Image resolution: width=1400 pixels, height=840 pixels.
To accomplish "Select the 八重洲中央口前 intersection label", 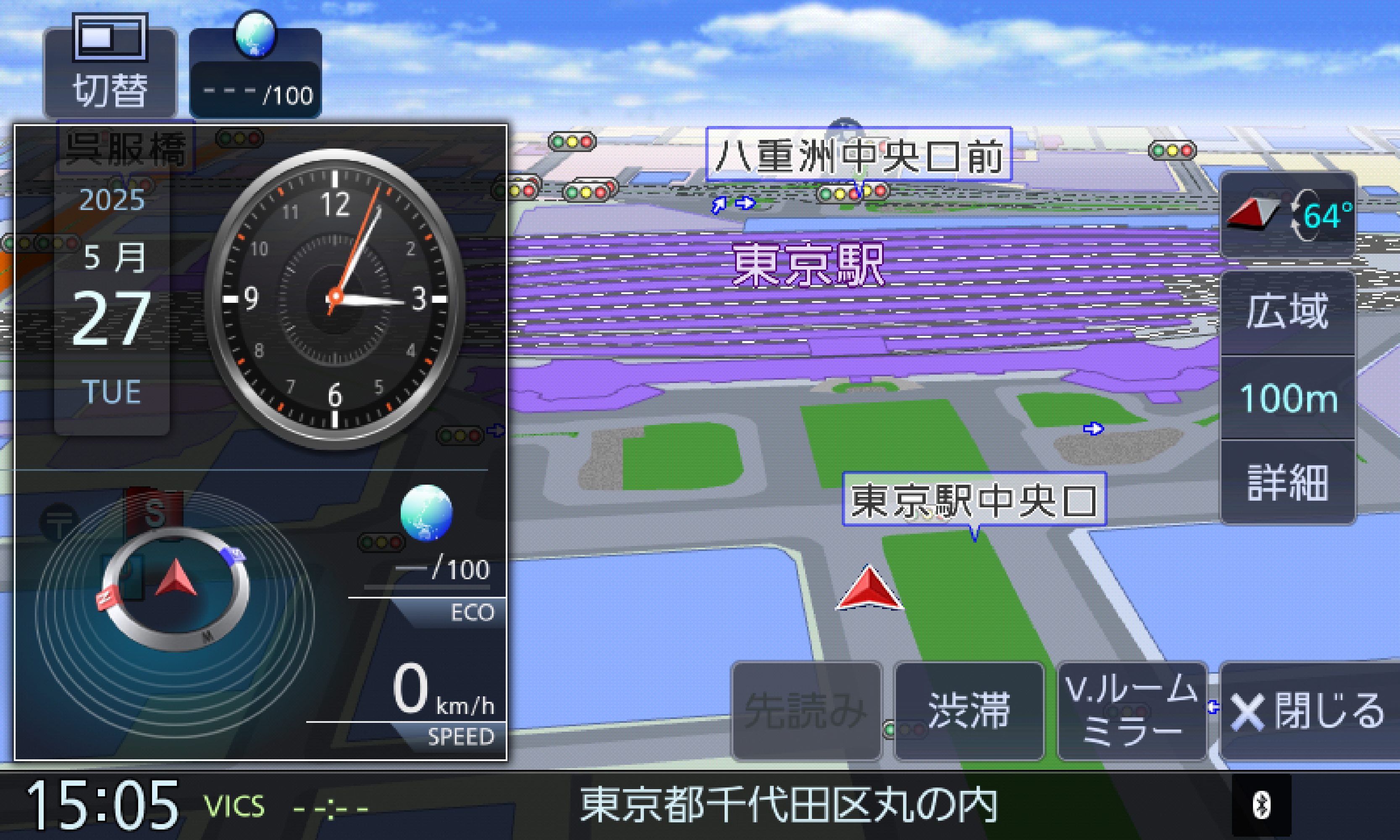I will click(x=858, y=155).
